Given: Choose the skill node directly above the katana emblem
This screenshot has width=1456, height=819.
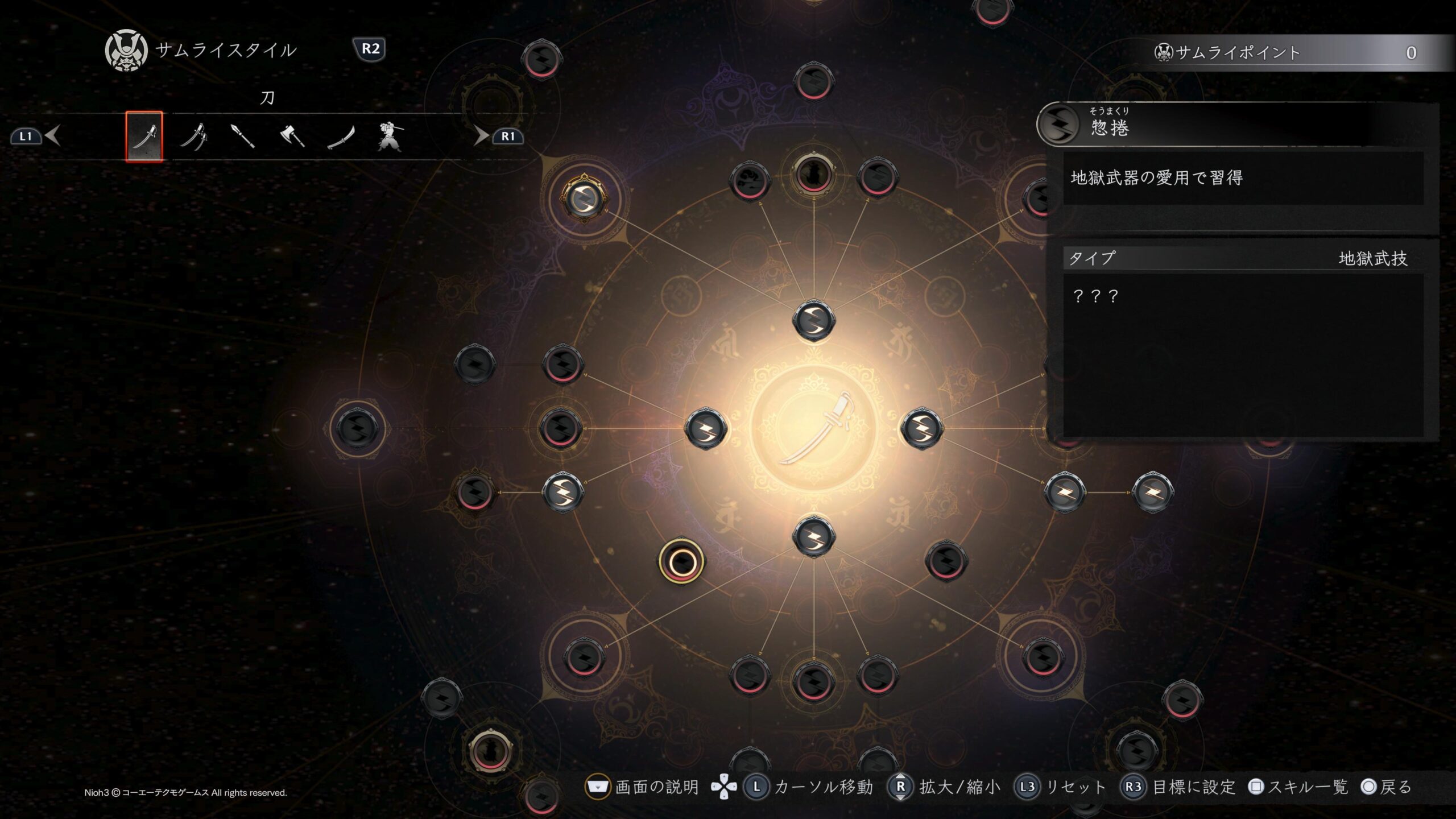Looking at the screenshot, I should coord(814,320).
